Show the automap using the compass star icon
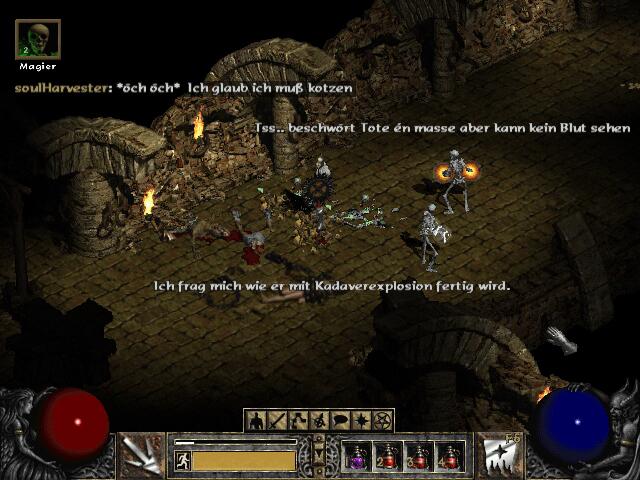The height and width of the screenshot is (480, 640). pyautogui.click(x=361, y=420)
